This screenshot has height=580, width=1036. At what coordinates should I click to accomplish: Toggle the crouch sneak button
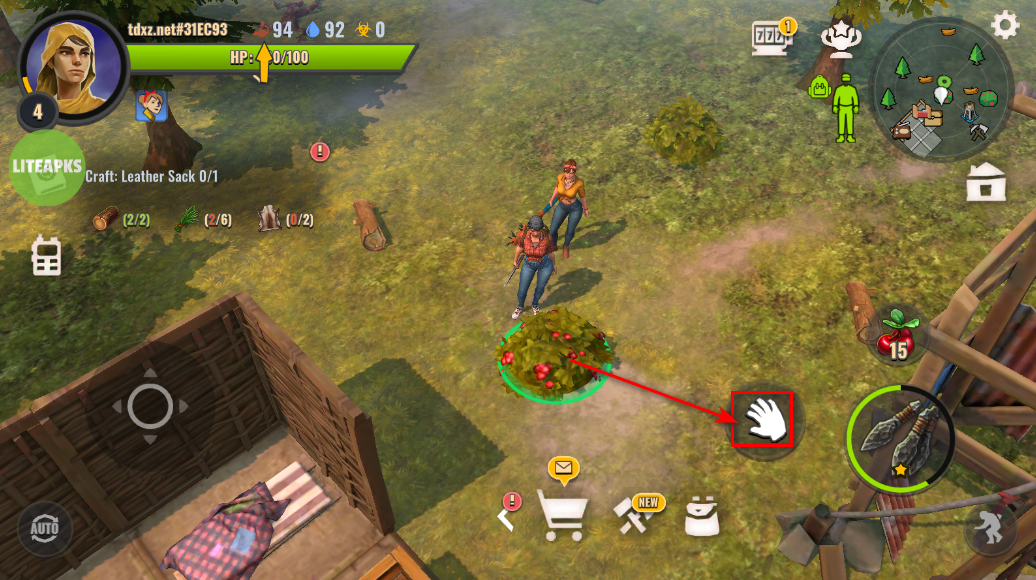tap(988, 529)
